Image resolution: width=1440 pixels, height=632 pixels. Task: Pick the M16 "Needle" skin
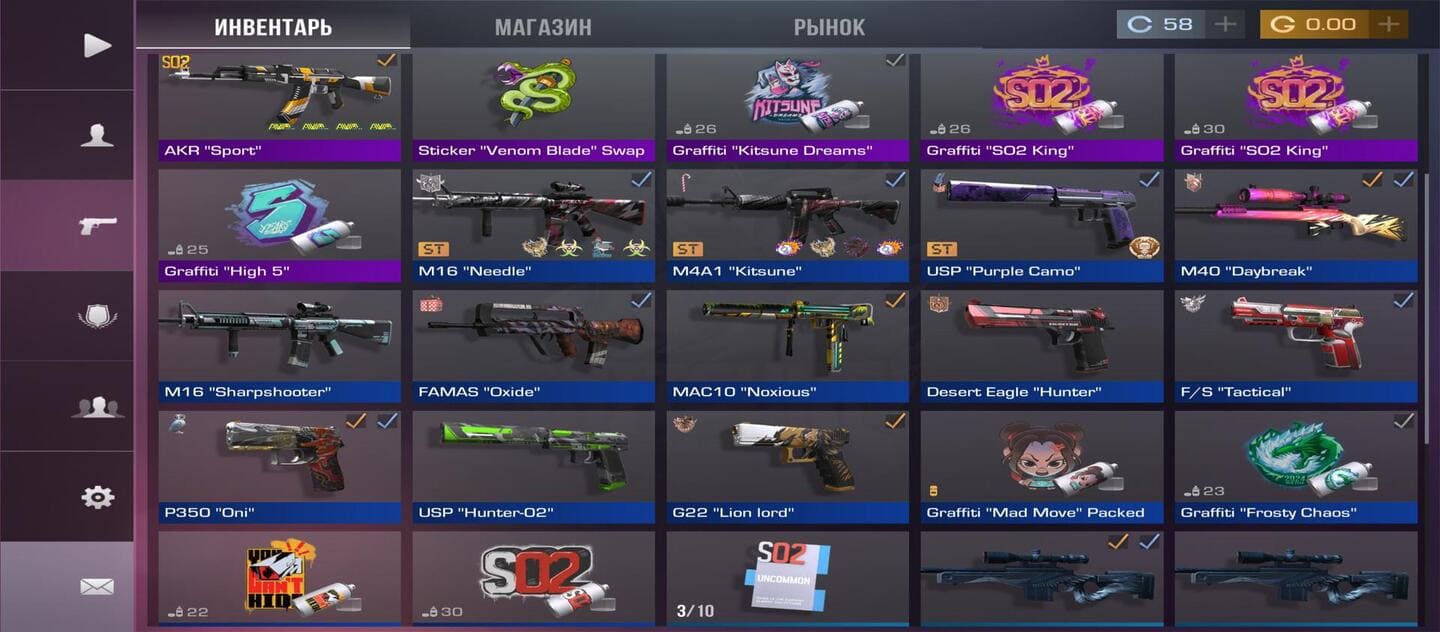[533, 225]
